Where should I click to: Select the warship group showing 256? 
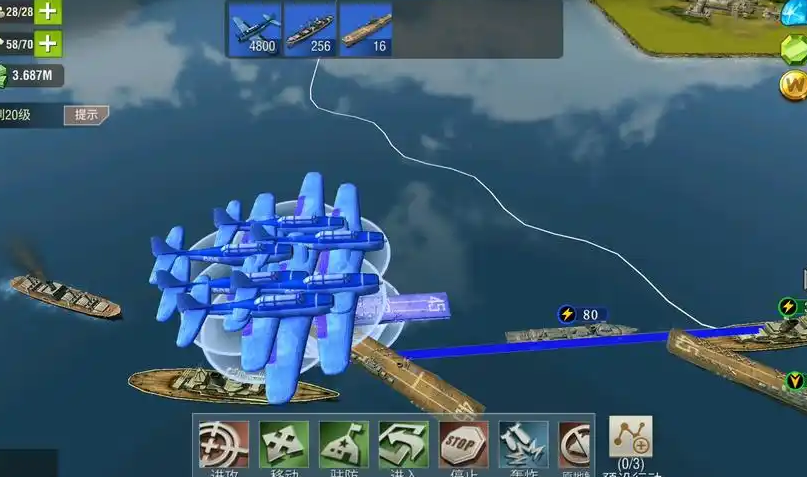(310, 28)
